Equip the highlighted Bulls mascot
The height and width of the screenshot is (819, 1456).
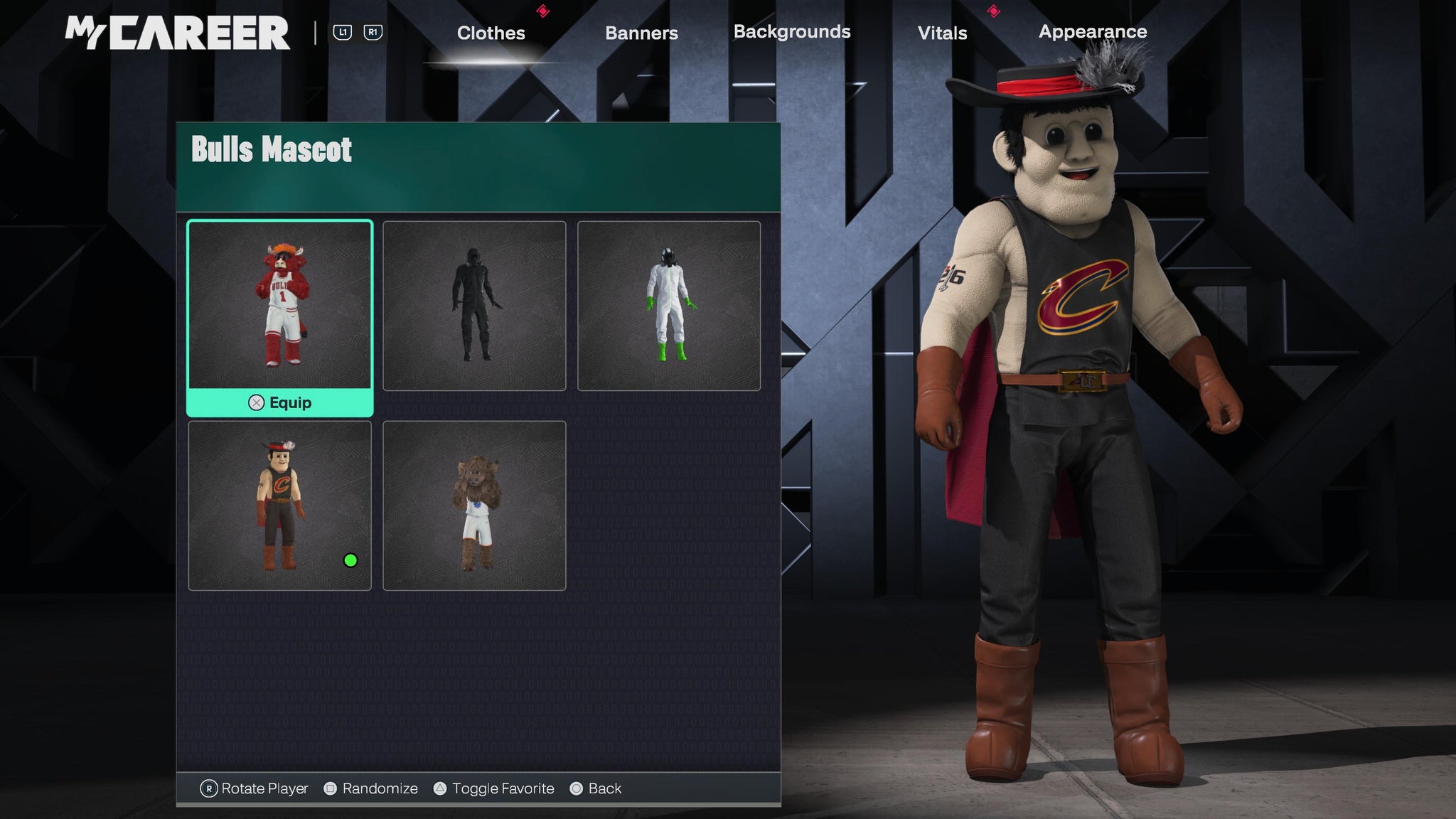click(x=280, y=402)
